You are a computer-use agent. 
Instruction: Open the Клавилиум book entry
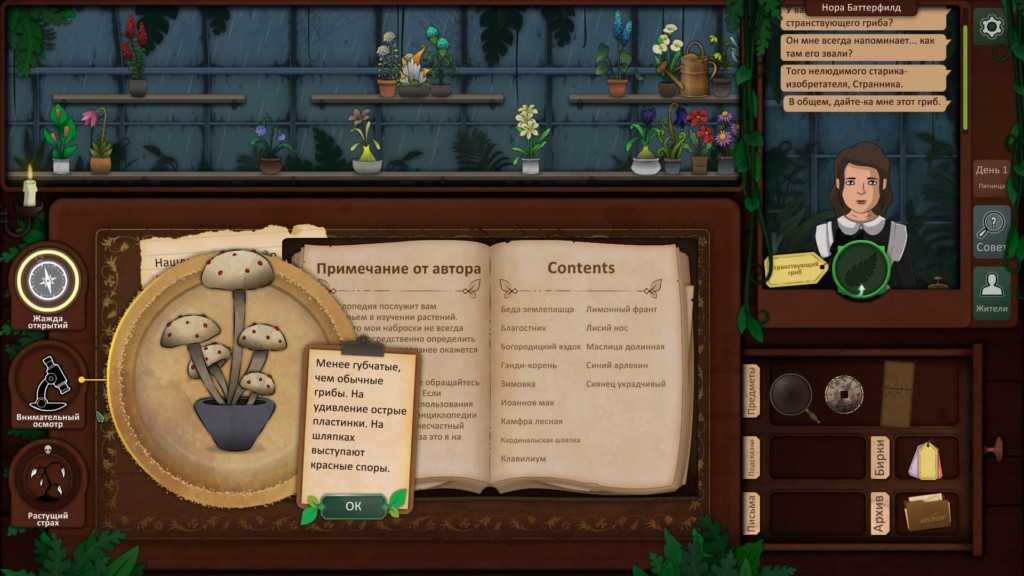point(524,458)
